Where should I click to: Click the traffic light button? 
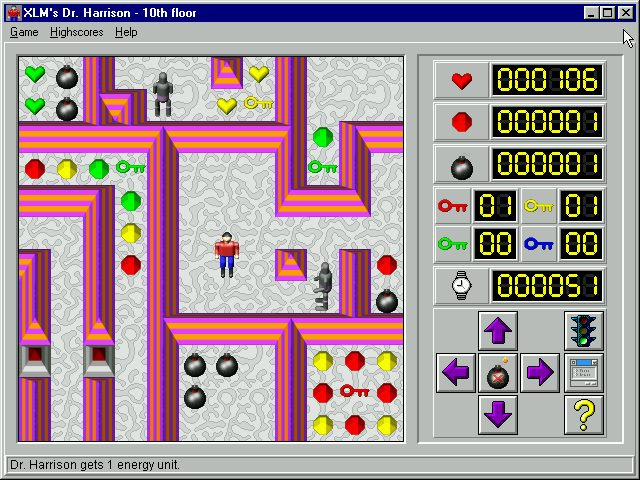click(583, 331)
